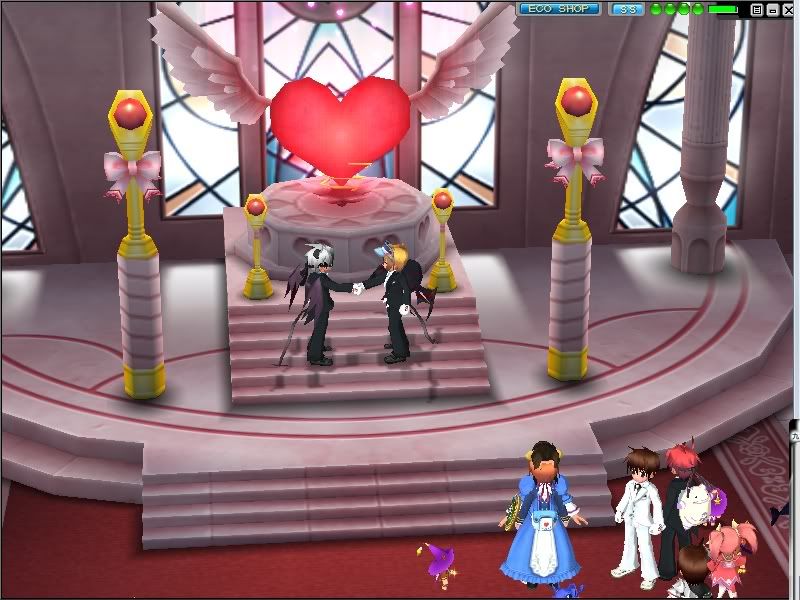Open the ECO SHOP

(x=559, y=9)
